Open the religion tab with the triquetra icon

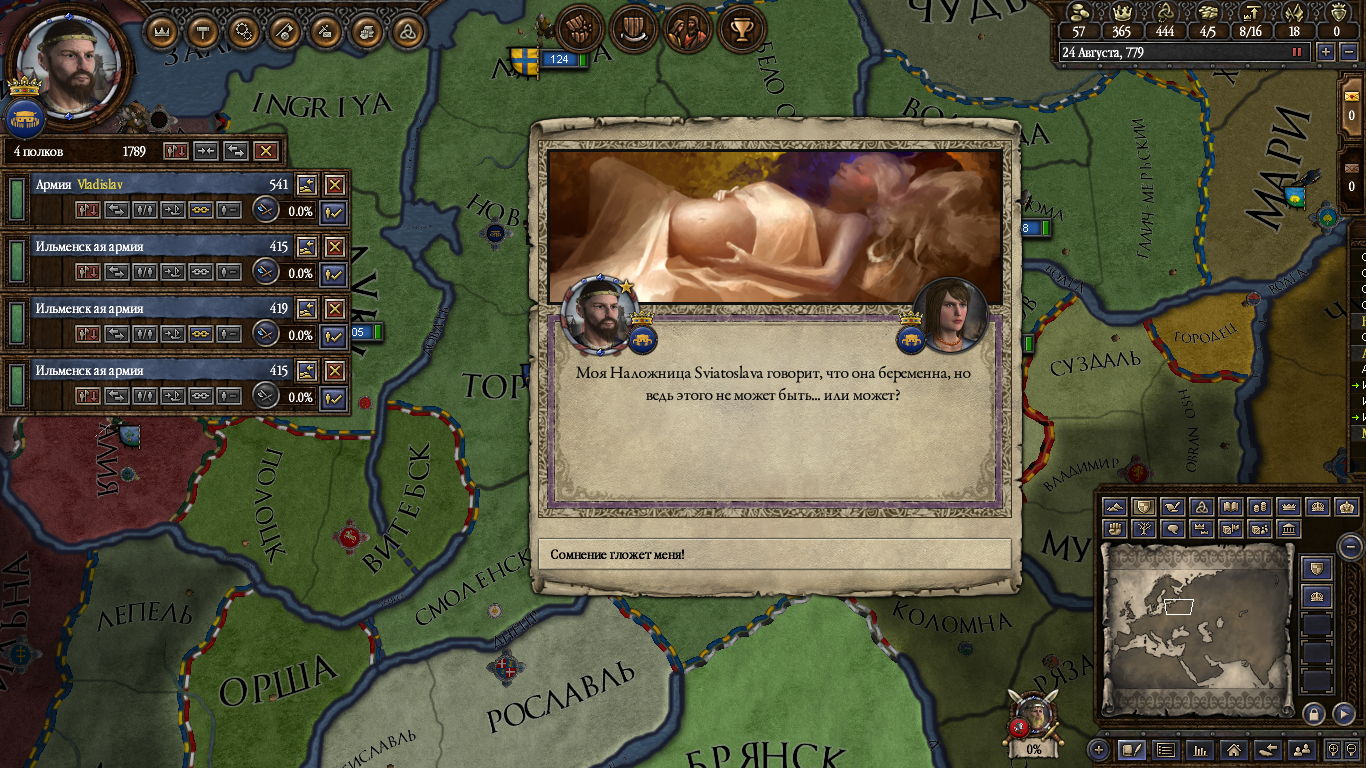pos(405,31)
